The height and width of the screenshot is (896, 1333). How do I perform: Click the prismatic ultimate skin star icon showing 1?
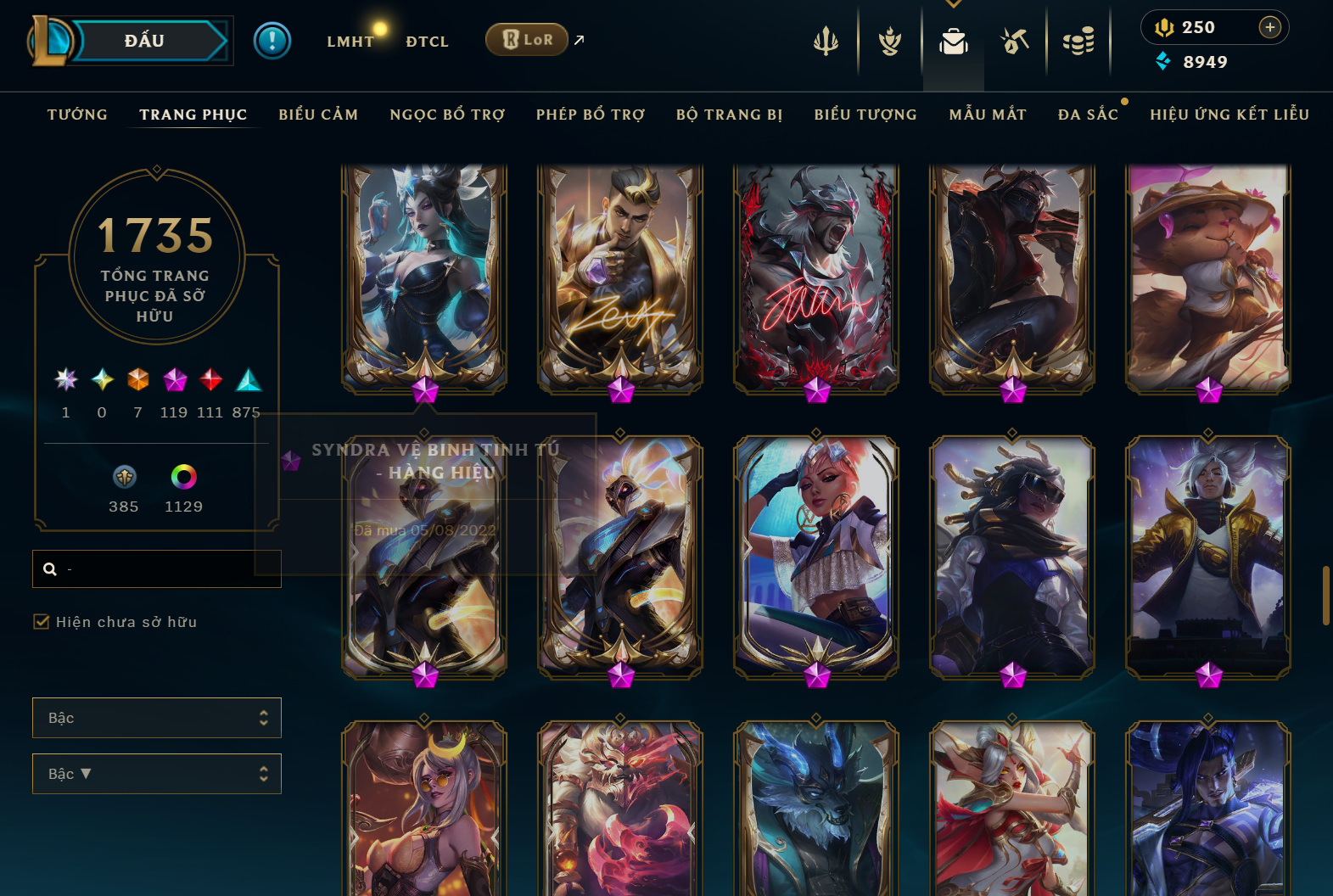coord(65,380)
